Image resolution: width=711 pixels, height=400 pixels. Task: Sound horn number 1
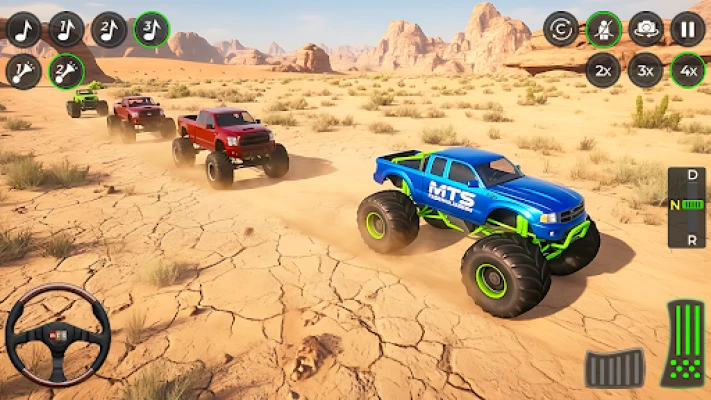coord(23,71)
